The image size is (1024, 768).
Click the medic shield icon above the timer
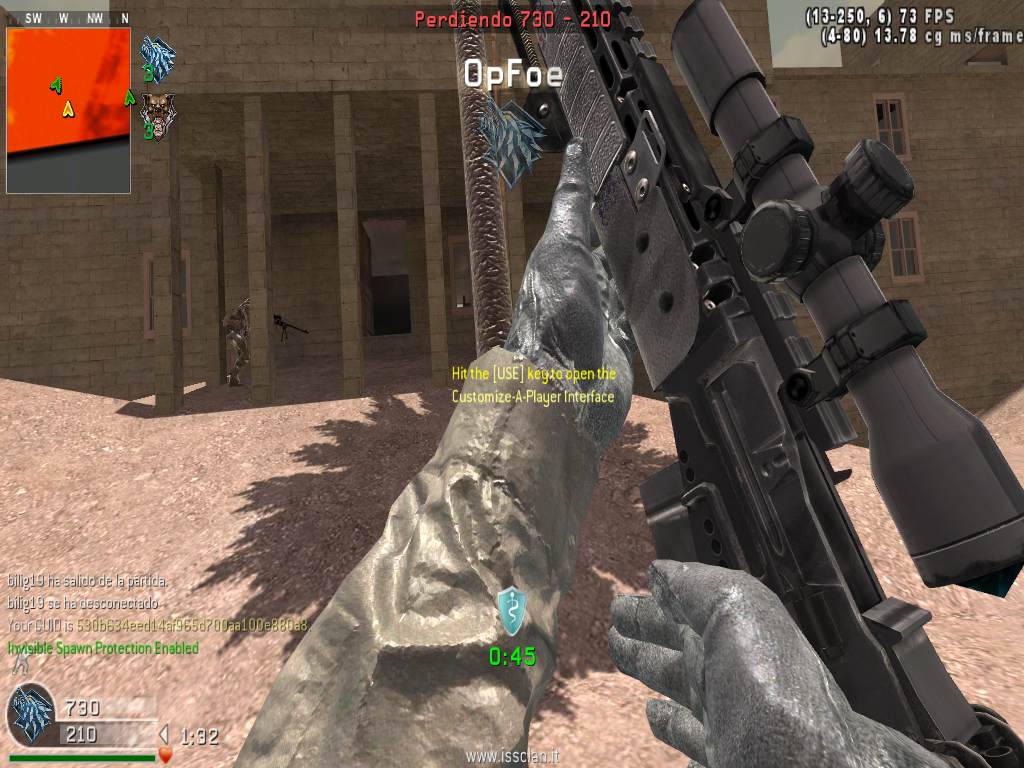click(x=511, y=610)
